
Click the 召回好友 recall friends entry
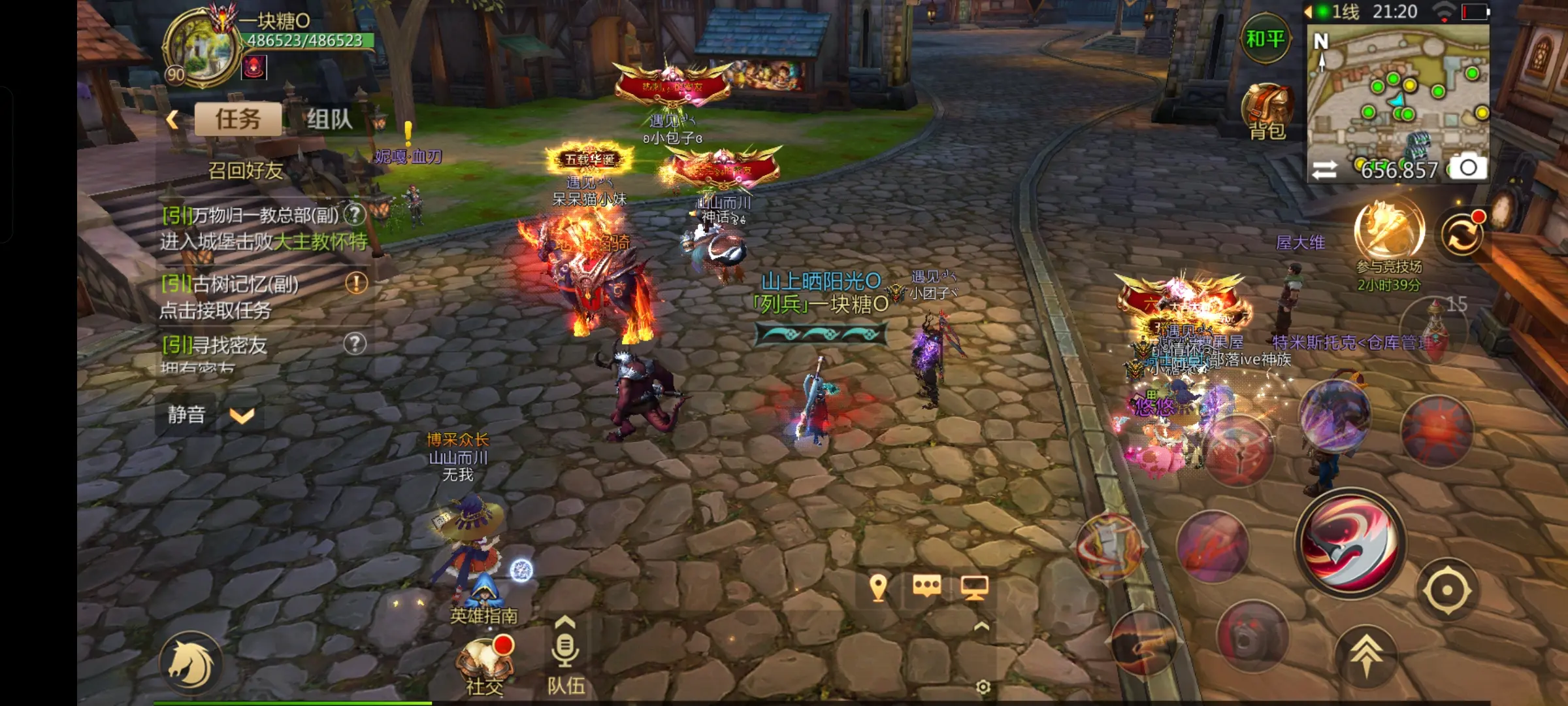click(x=246, y=171)
